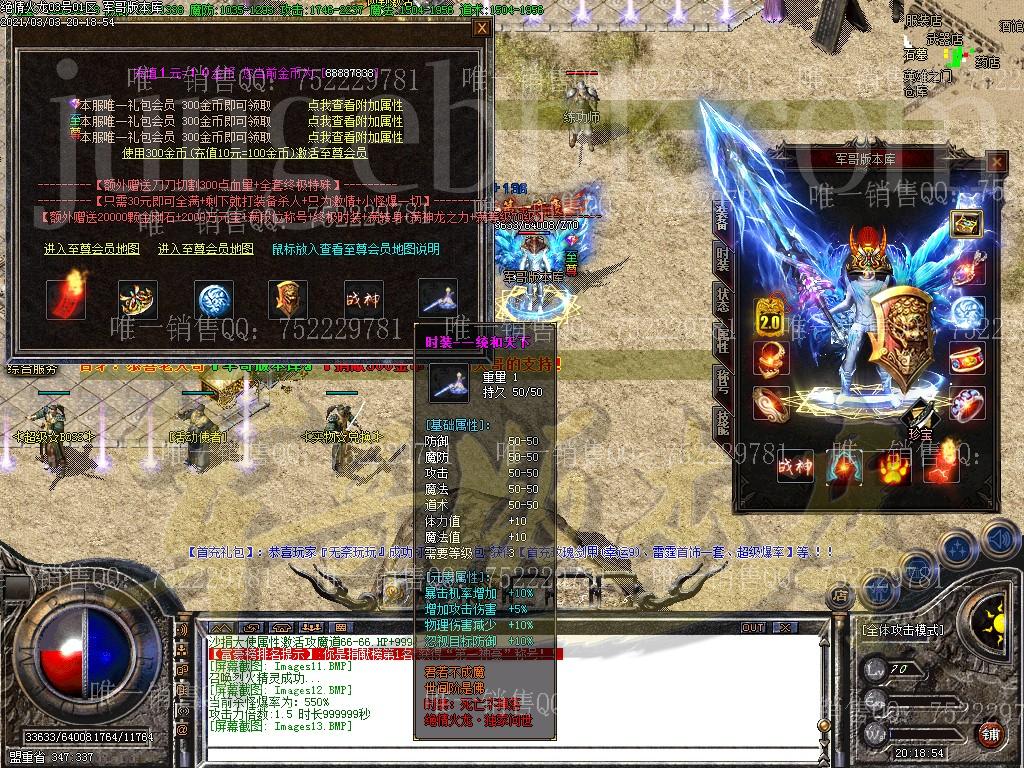Toggle the all-attack mode label
The height and width of the screenshot is (768, 1024).
(x=902, y=630)
